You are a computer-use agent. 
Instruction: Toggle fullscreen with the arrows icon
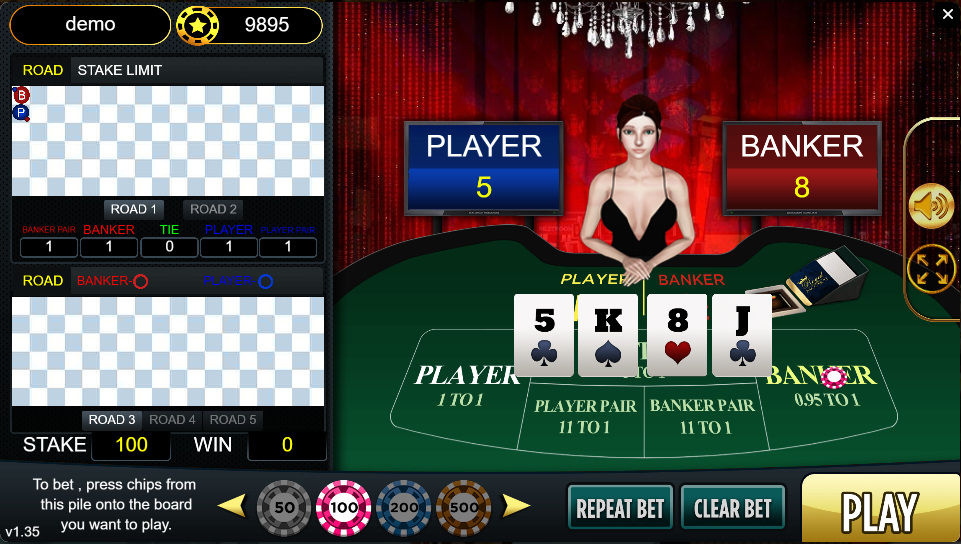[930, 269]
